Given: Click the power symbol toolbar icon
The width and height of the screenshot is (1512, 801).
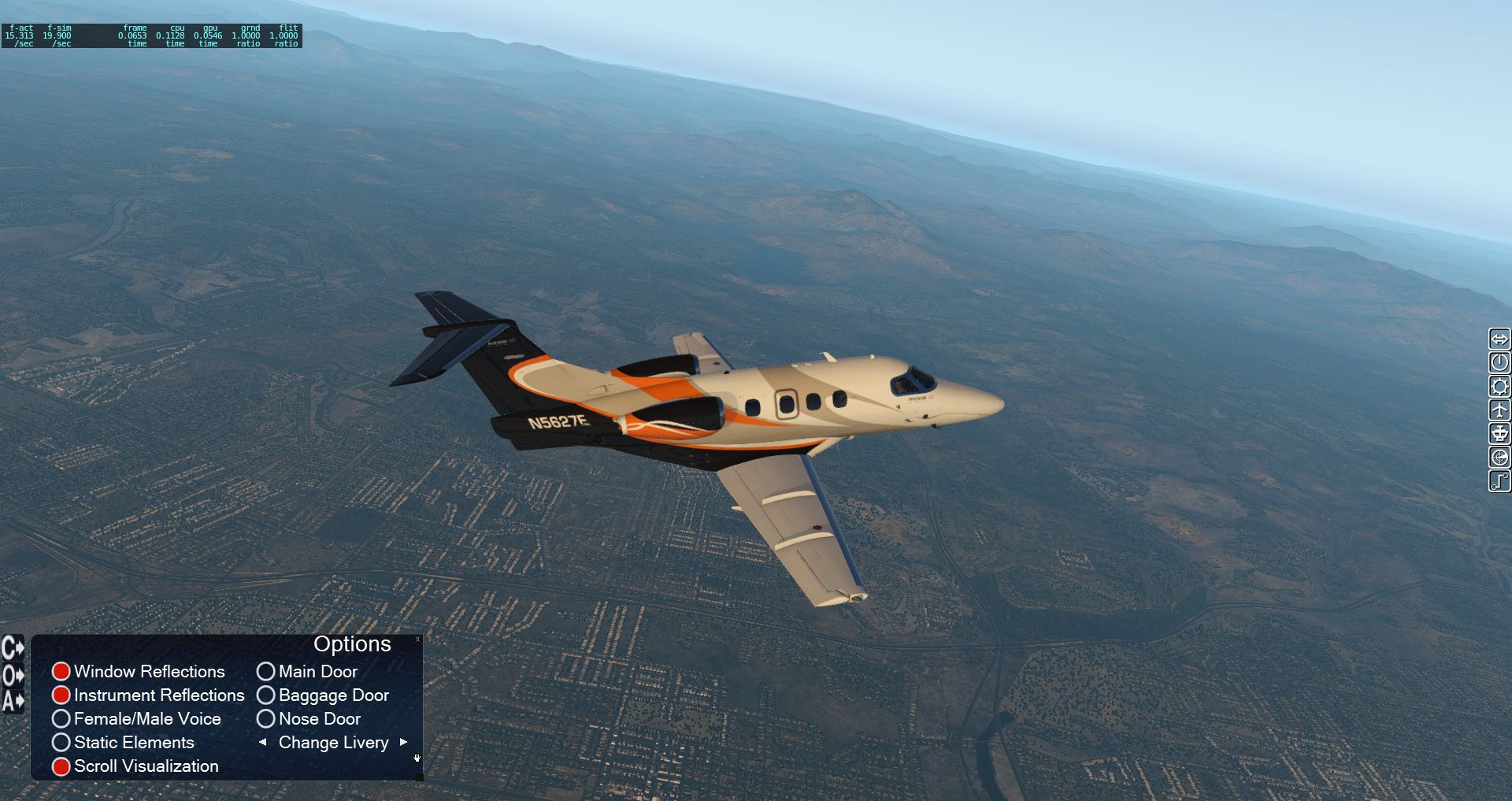Looking at the screenshot, I should click(x=1499, y=363).
